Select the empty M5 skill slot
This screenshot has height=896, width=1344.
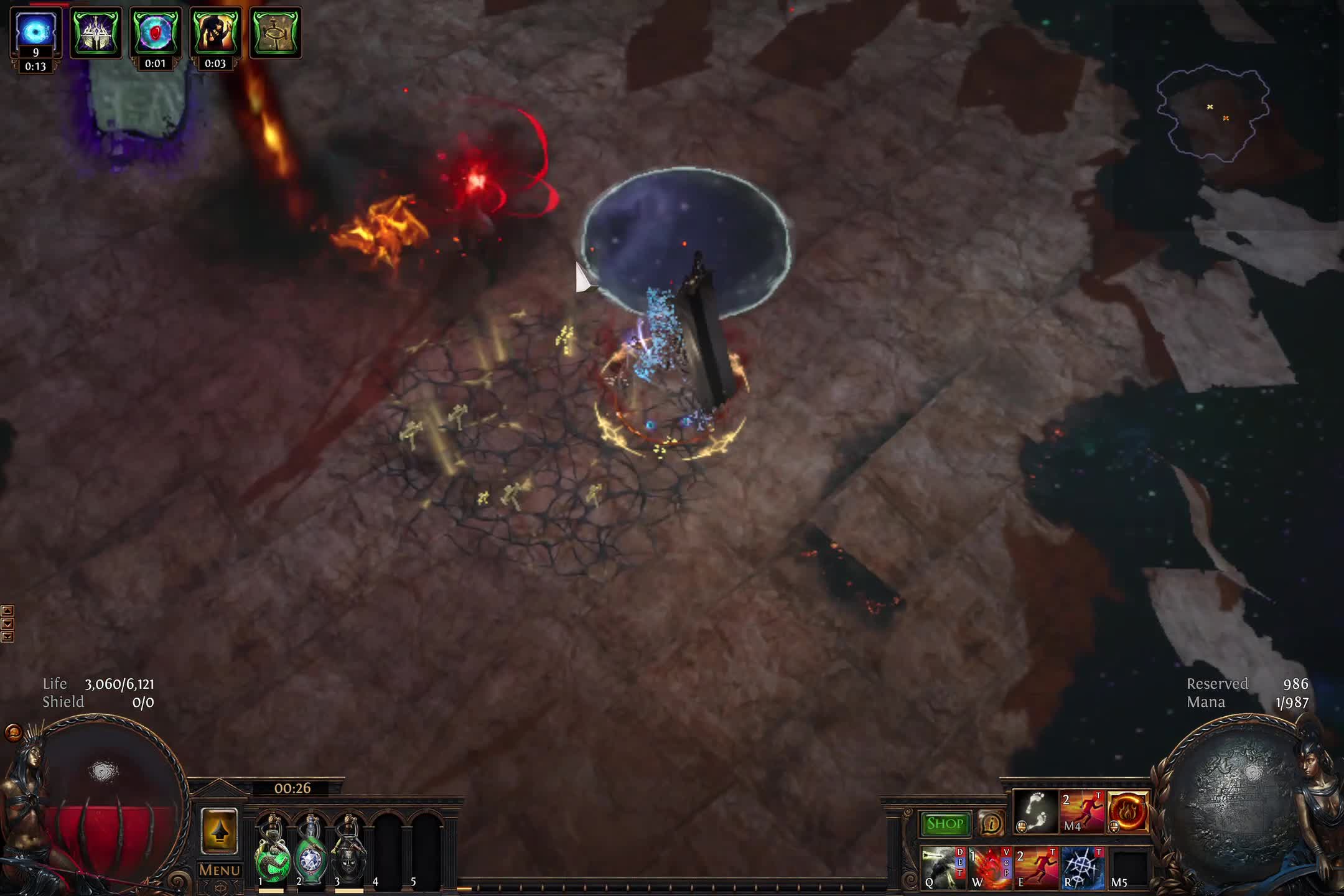tap(1128, 867)
